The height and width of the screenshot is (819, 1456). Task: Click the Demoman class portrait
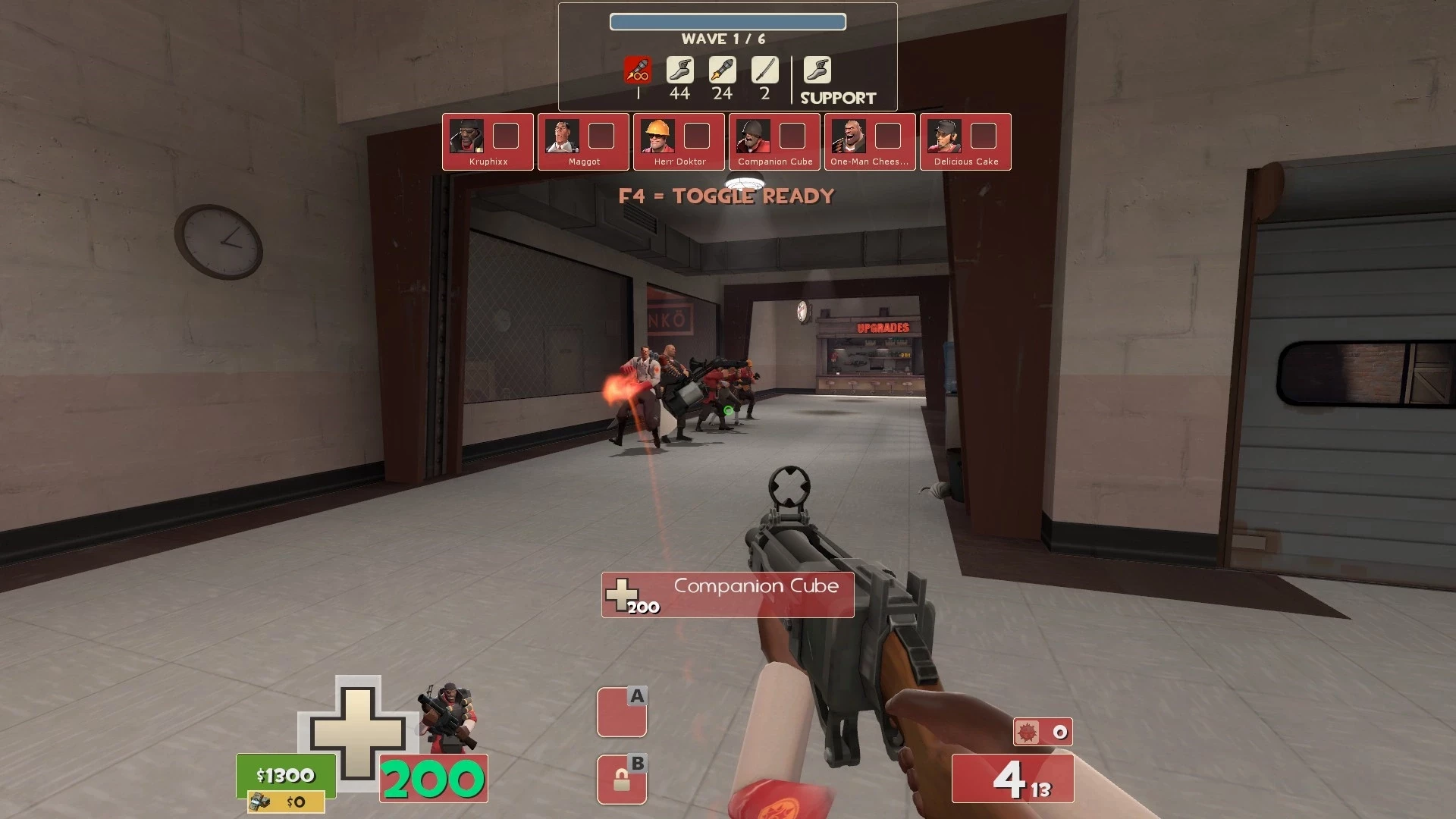pyautogui.click(x=449, y=717)
